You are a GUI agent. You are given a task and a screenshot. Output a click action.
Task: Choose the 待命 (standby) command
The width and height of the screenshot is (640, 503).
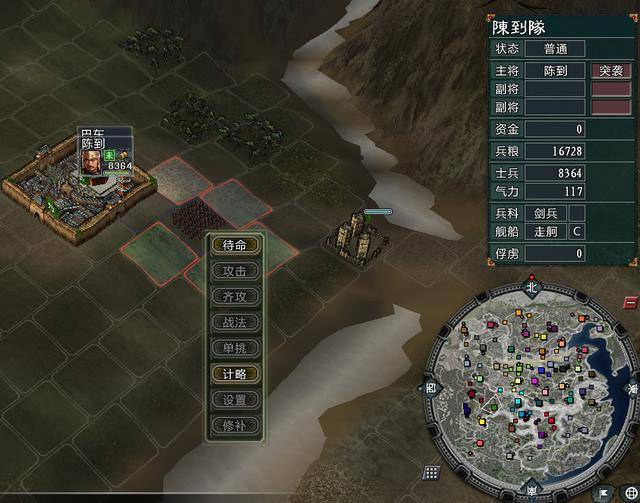[x=235, y=245]
